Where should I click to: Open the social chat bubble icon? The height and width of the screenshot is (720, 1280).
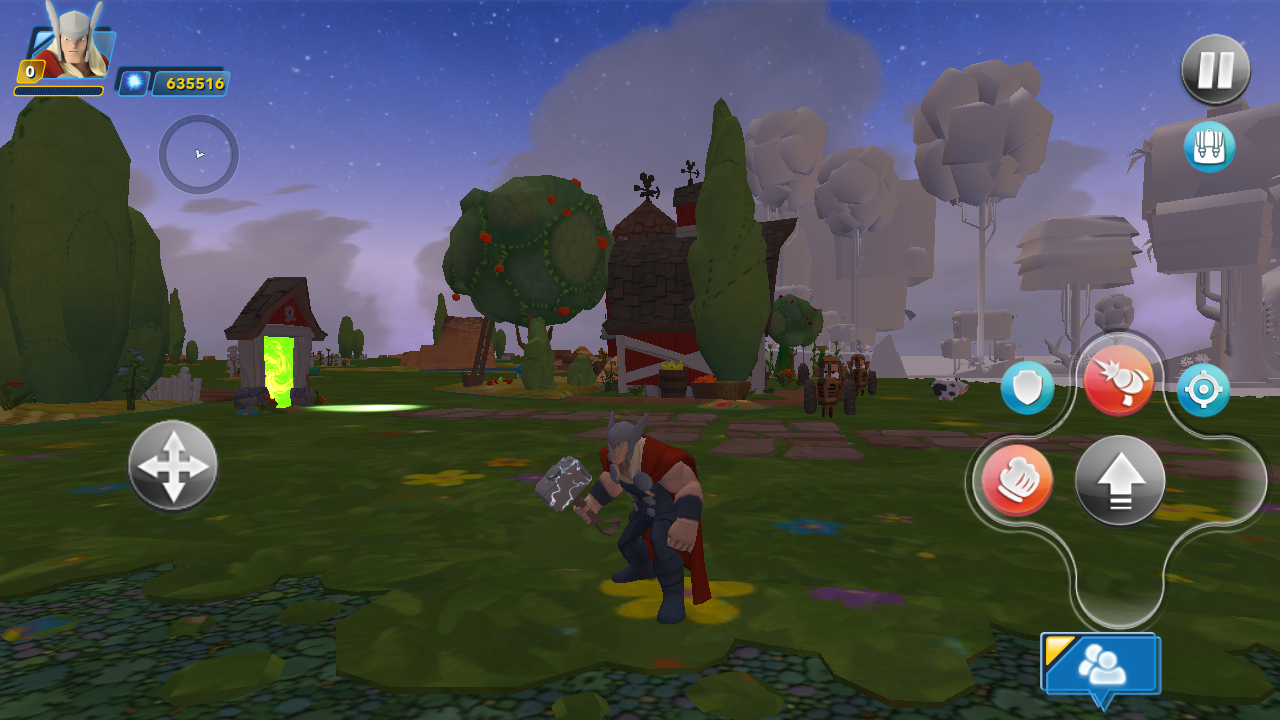(x=1103, y=662)
